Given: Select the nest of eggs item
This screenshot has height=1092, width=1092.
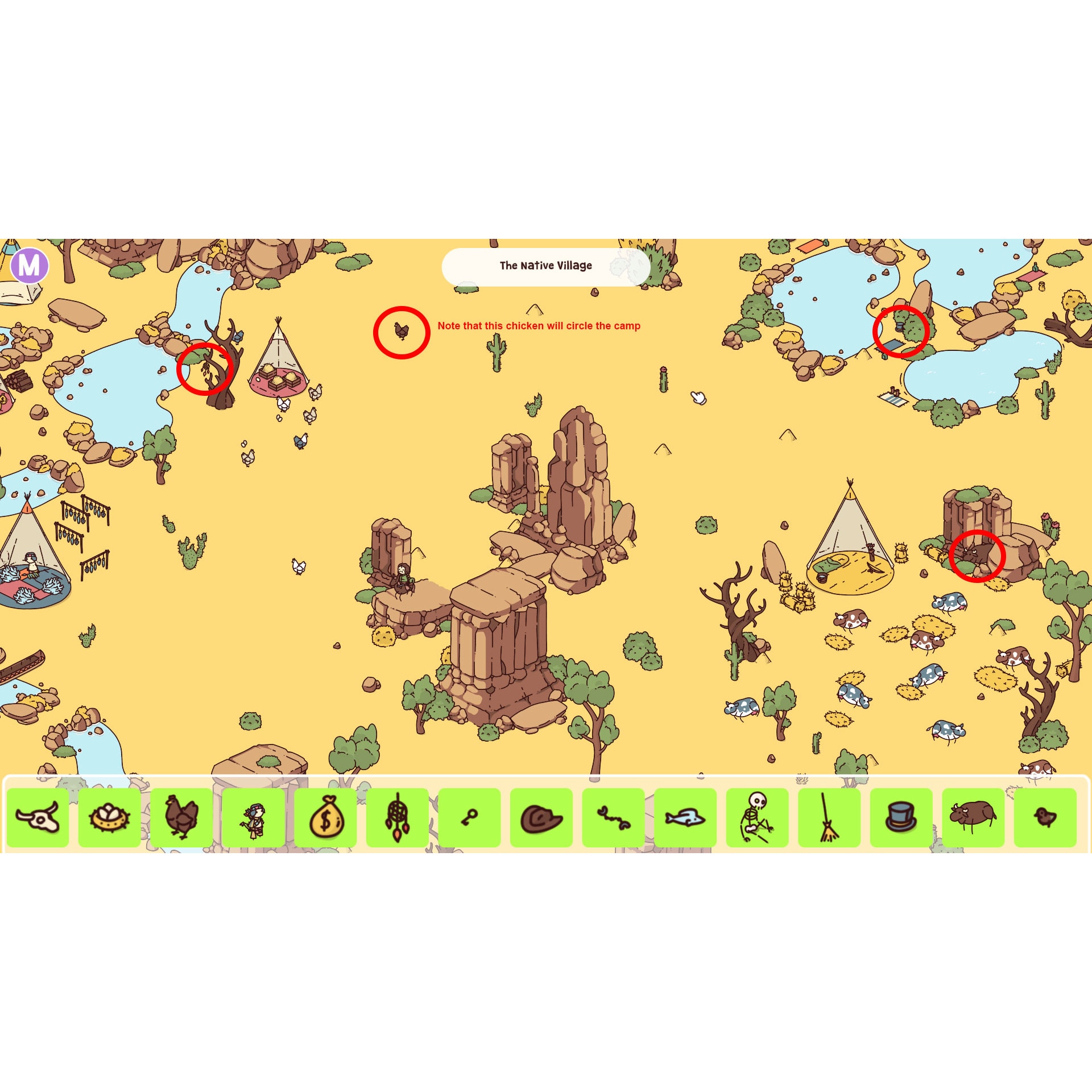Looking at the screenshot, I should pos(109,817).
